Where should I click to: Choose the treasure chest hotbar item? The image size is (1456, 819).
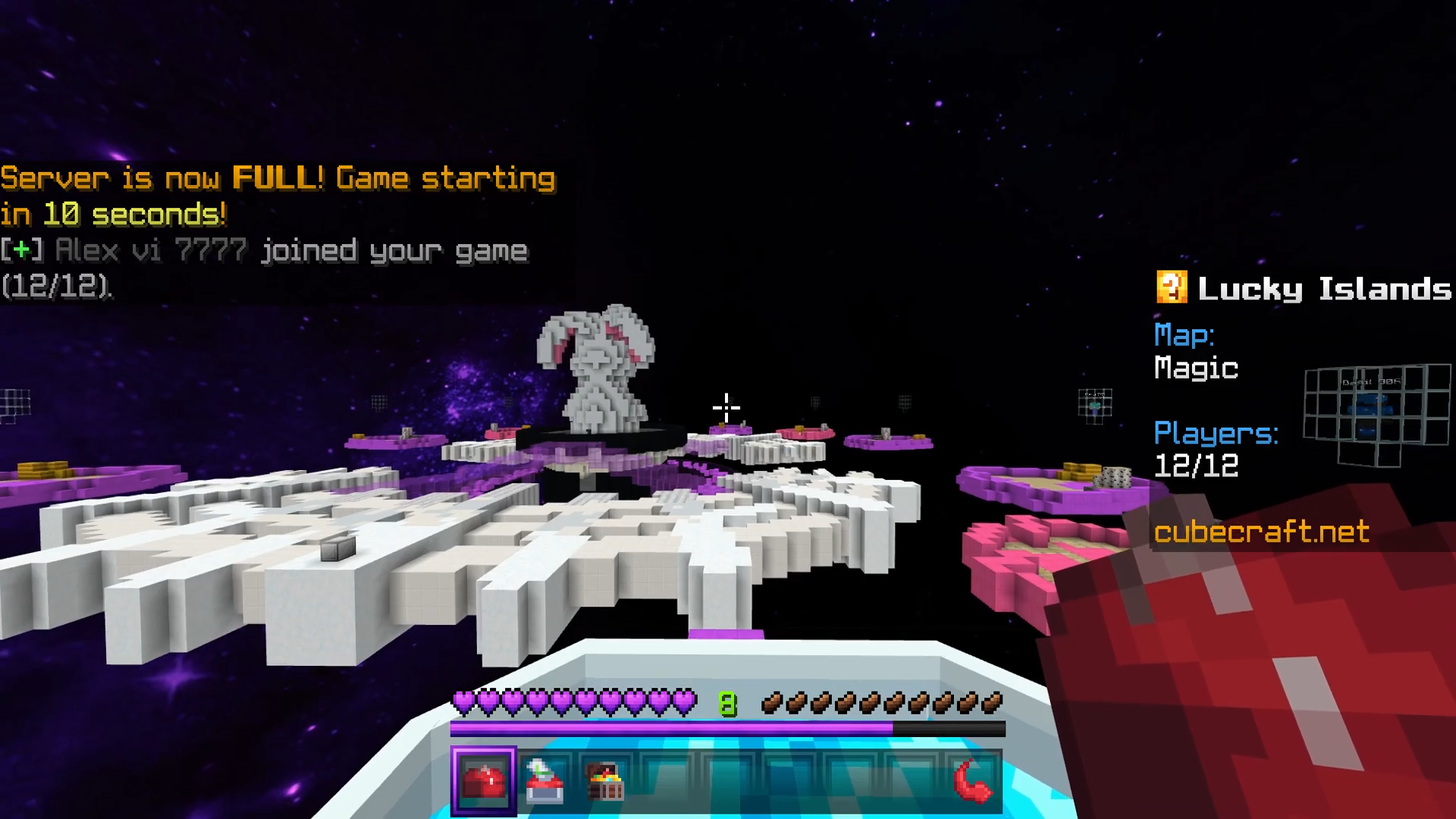point(605,781)
